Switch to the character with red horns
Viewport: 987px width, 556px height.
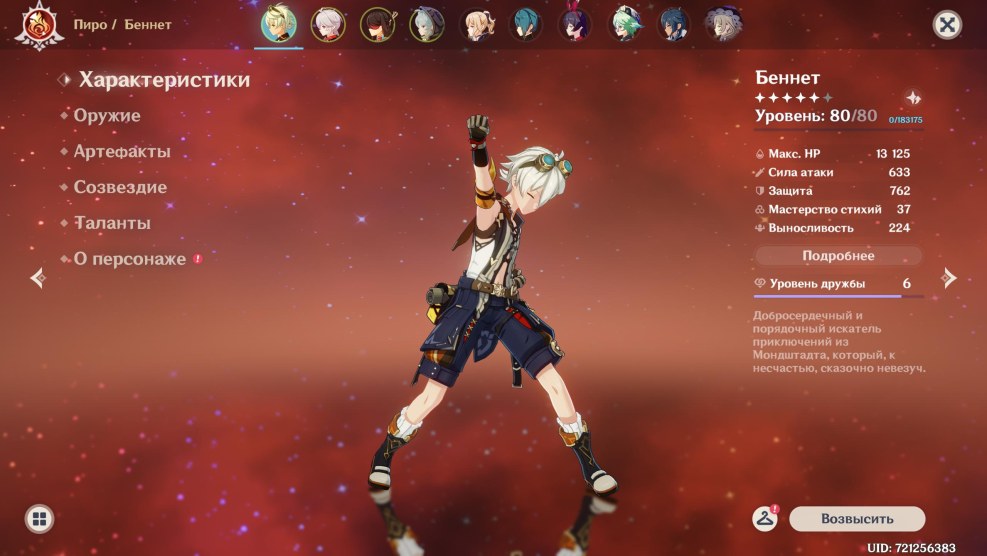point(575,24)
